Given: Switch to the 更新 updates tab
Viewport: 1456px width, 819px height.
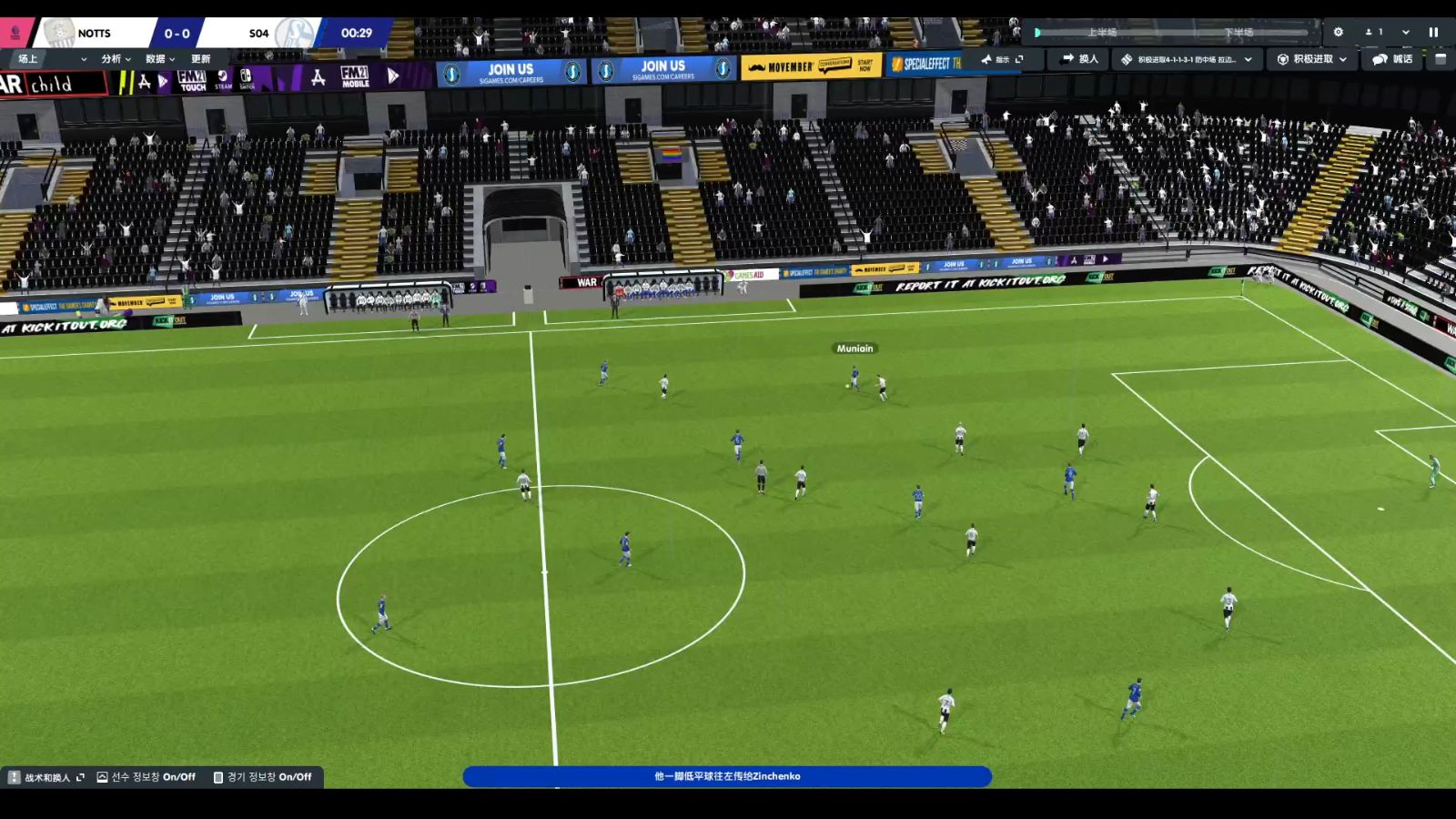Looking at the screenshot, I should coord(201,59).
